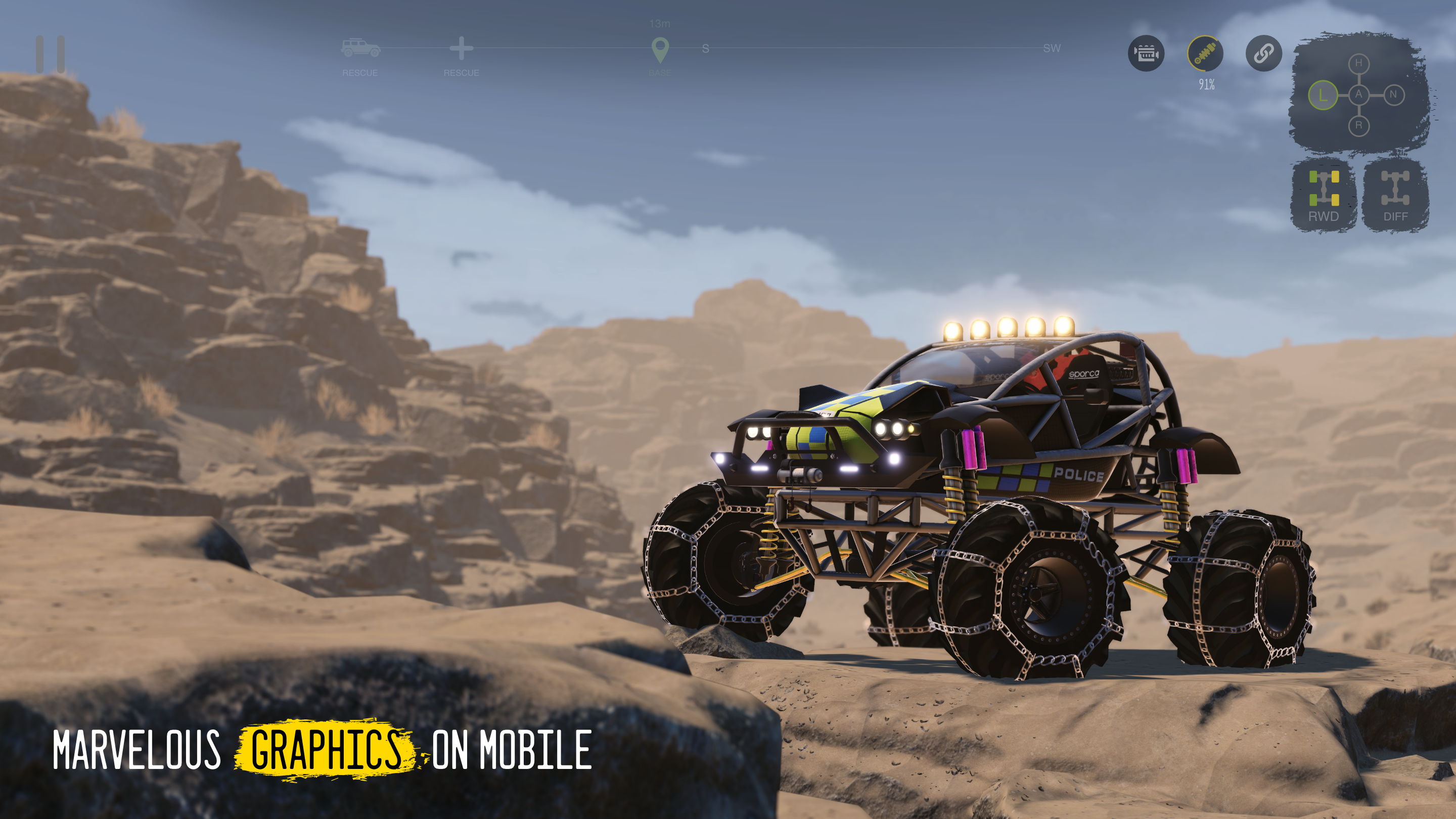The height and width of the screenshot is (819, 1456).
Task: Click the RESCUE label under the jeep icon
Action: (x=360, y=72)
